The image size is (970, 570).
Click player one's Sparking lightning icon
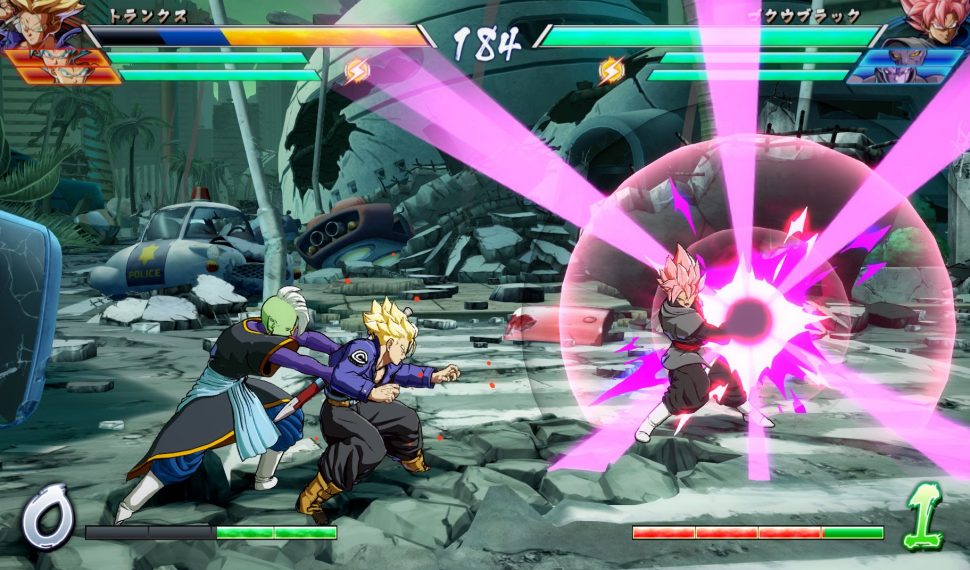click(357, 70)
